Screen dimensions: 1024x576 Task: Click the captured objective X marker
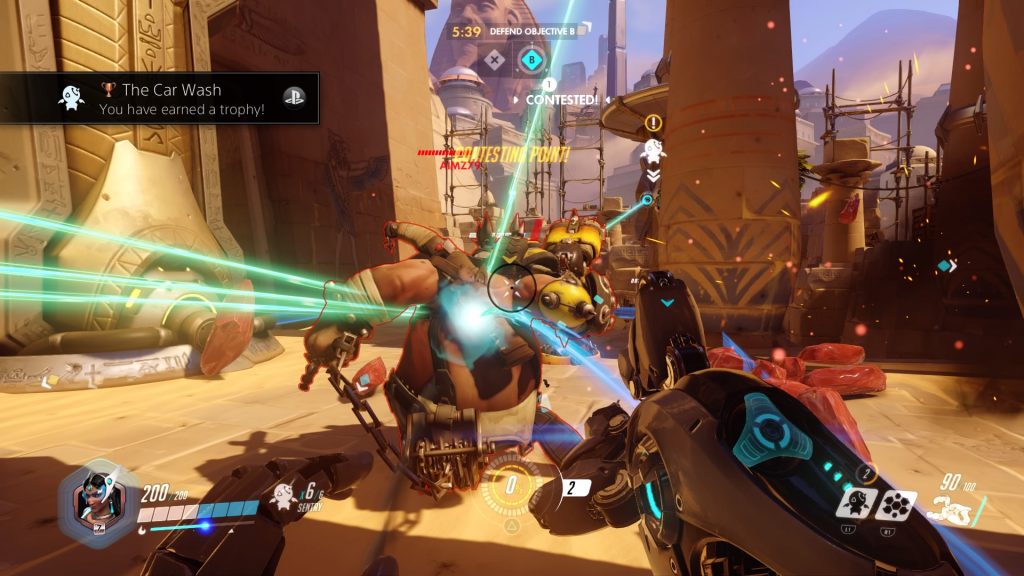493,61
